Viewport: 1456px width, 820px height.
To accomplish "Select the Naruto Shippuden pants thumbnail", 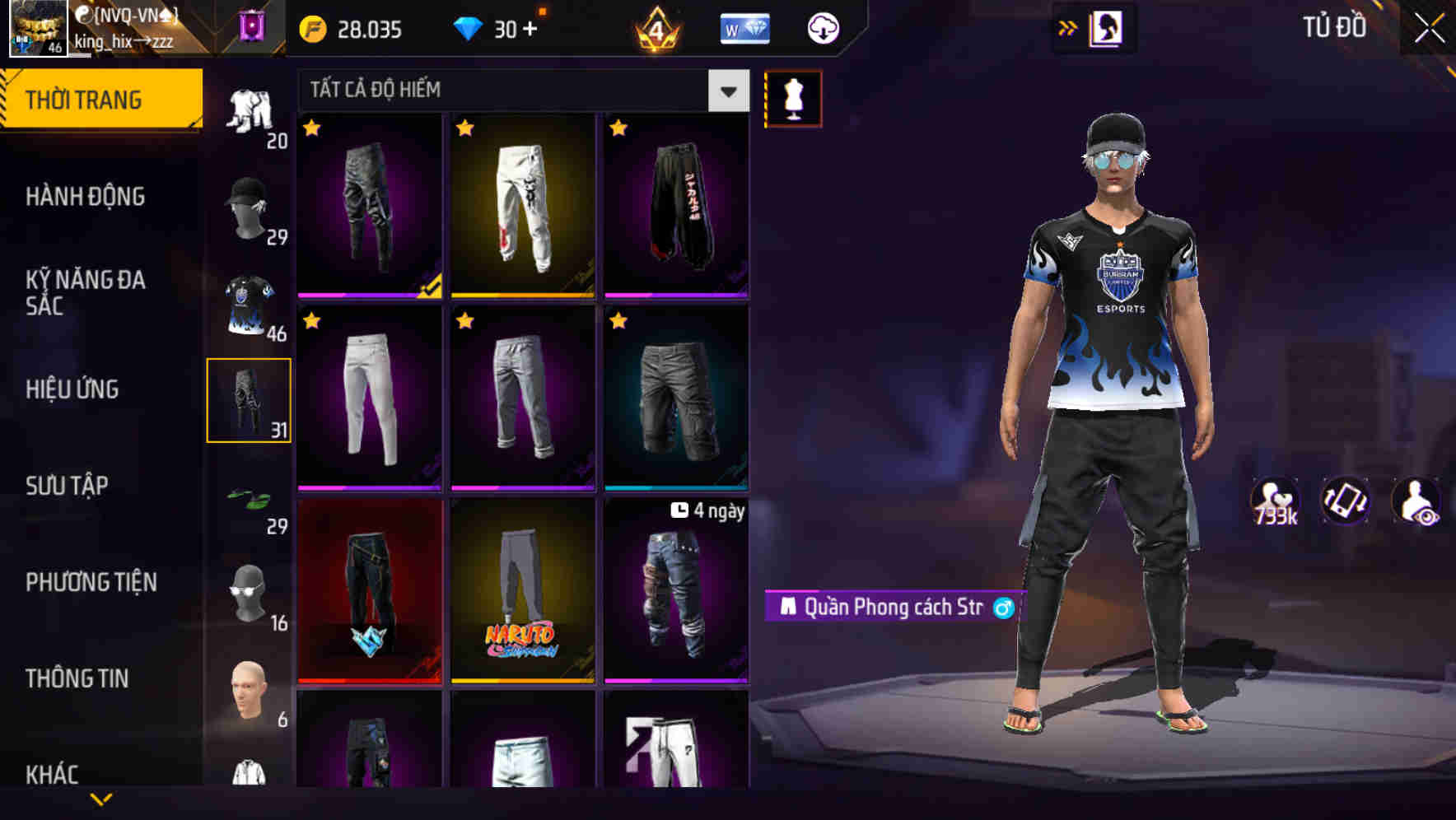I will pyautogui.click(x=521, y=593).
